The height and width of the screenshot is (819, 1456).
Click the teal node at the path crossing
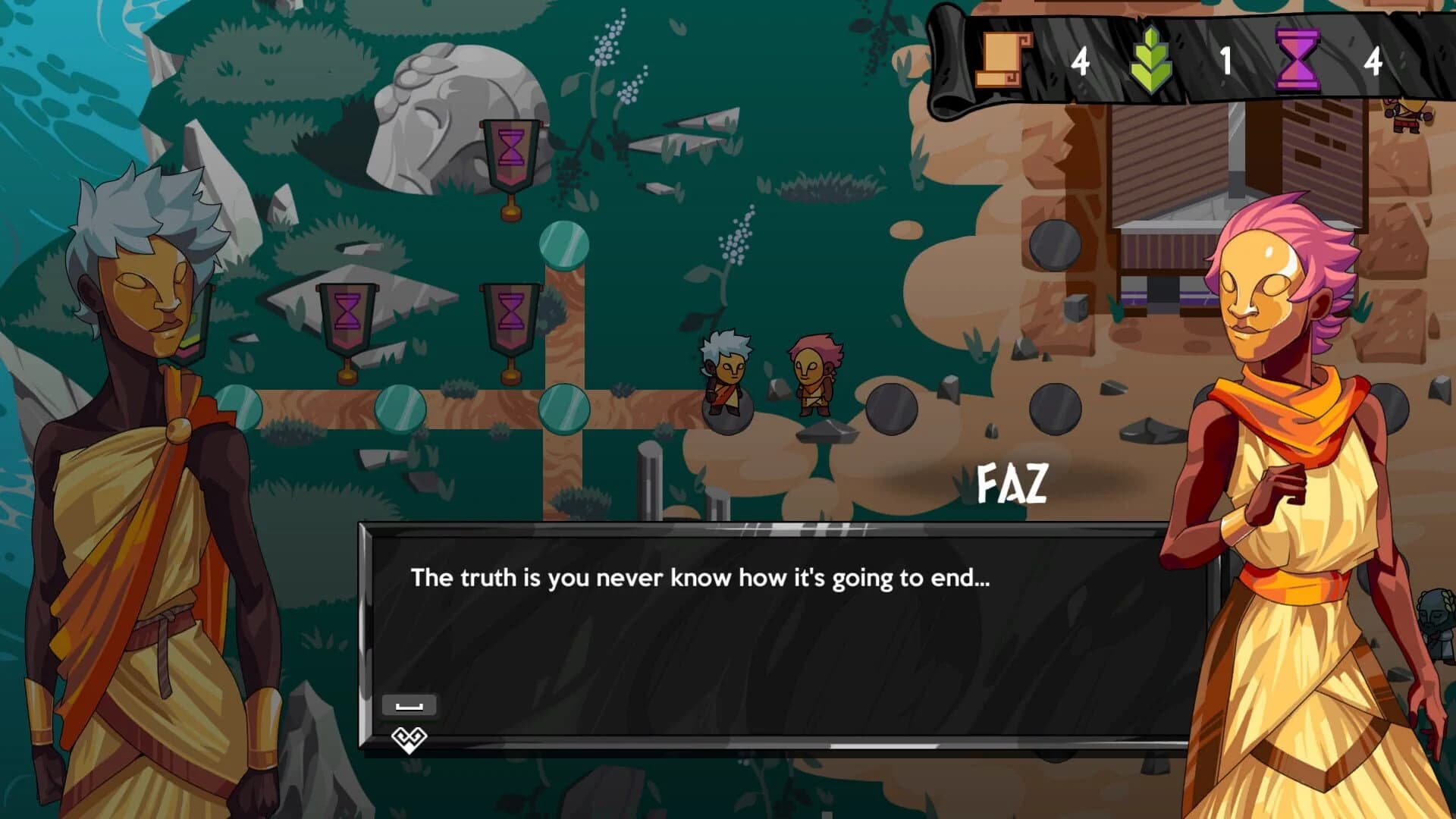coord(562,409)
